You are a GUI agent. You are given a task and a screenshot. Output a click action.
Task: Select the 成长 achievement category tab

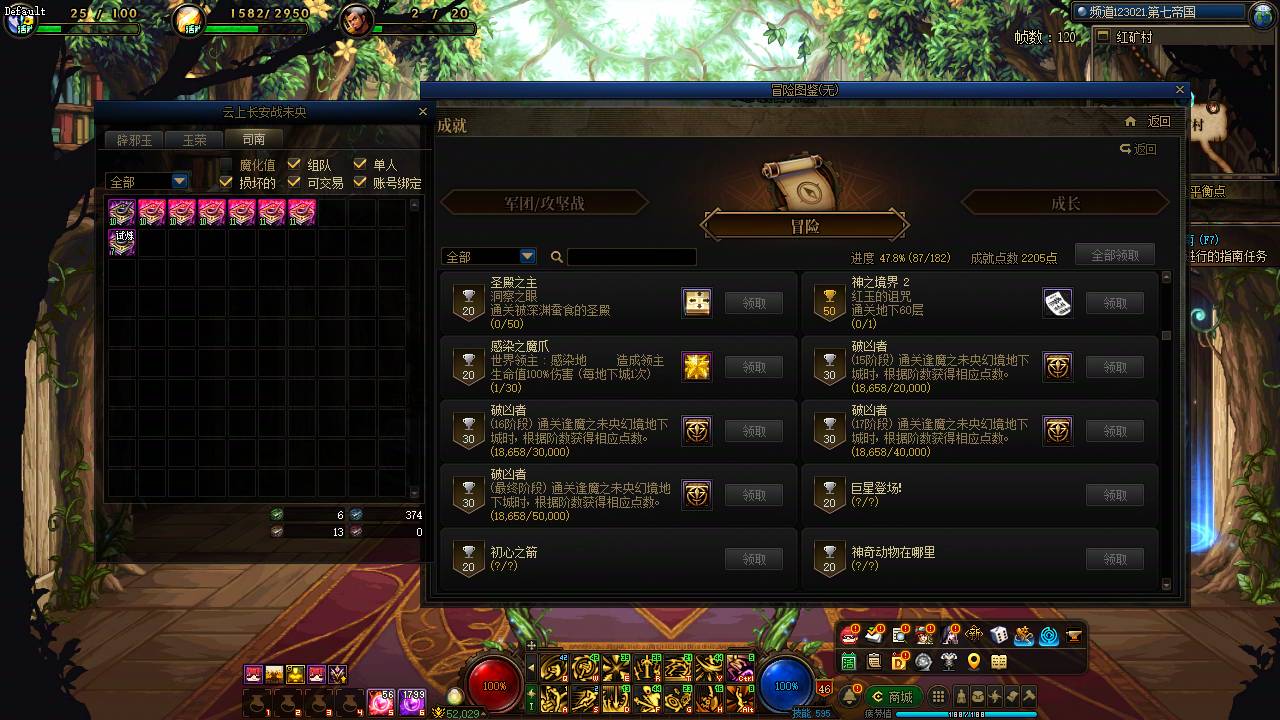tap(1065, 202)
